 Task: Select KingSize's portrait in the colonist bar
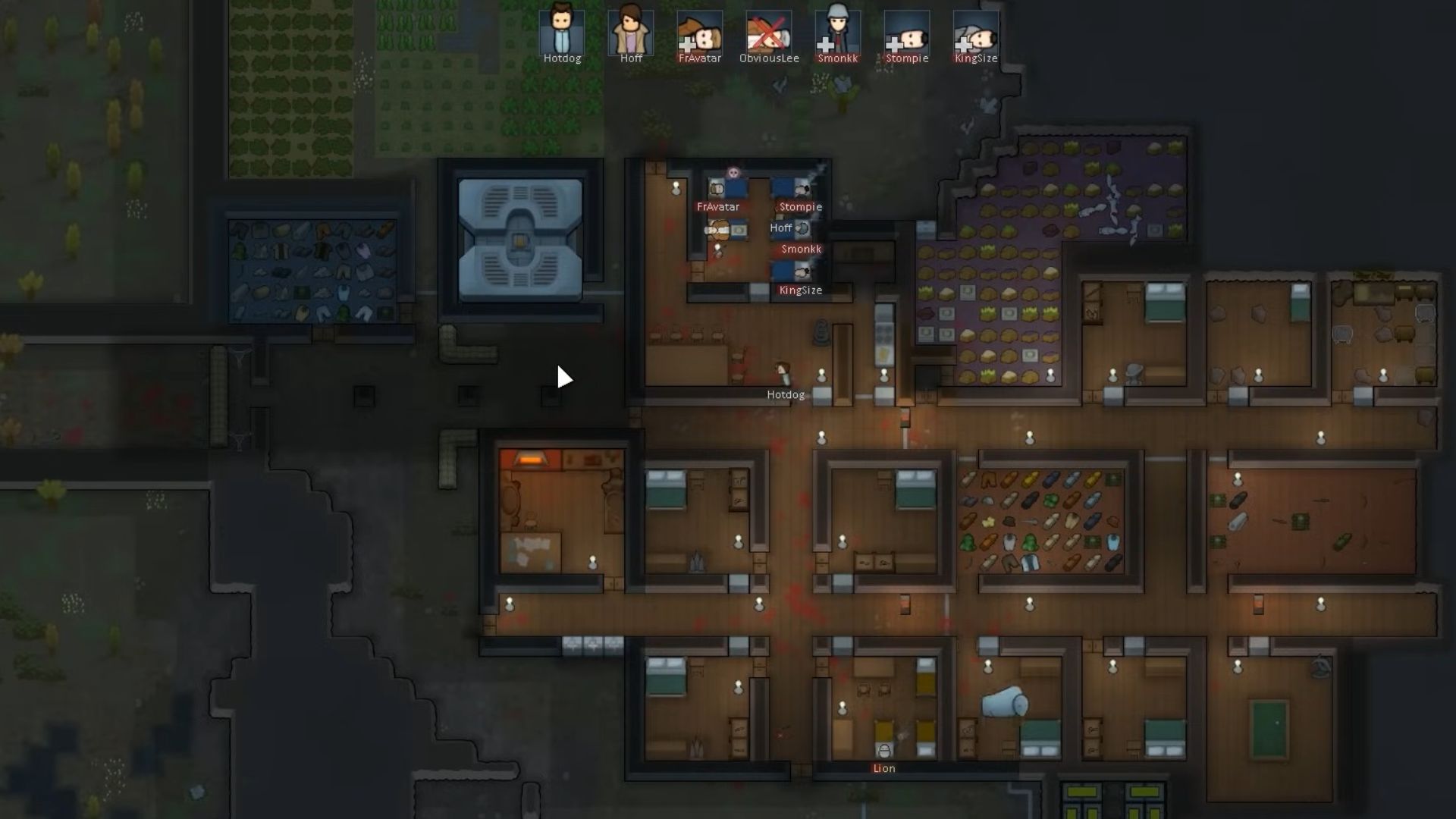[x=975, y=30]
